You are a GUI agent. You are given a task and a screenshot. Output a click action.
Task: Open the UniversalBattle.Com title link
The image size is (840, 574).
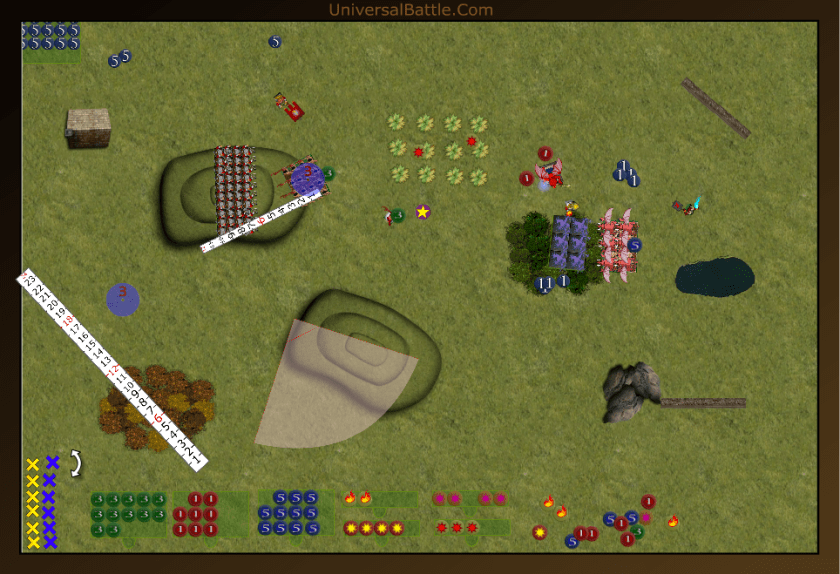coord(410,10)
